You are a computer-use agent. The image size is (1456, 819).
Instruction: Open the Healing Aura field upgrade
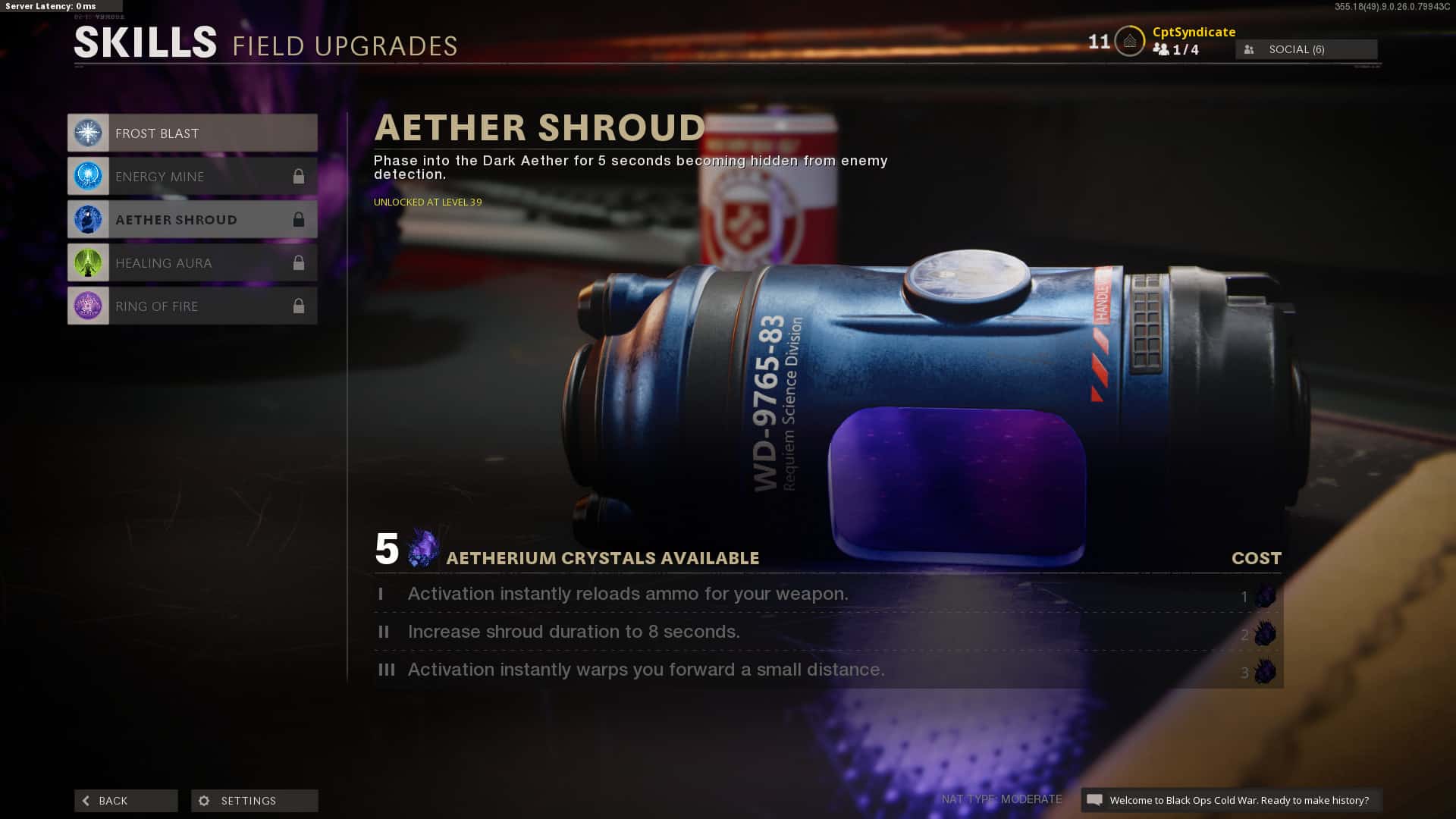pyautogui.click(x=192, y=263)
